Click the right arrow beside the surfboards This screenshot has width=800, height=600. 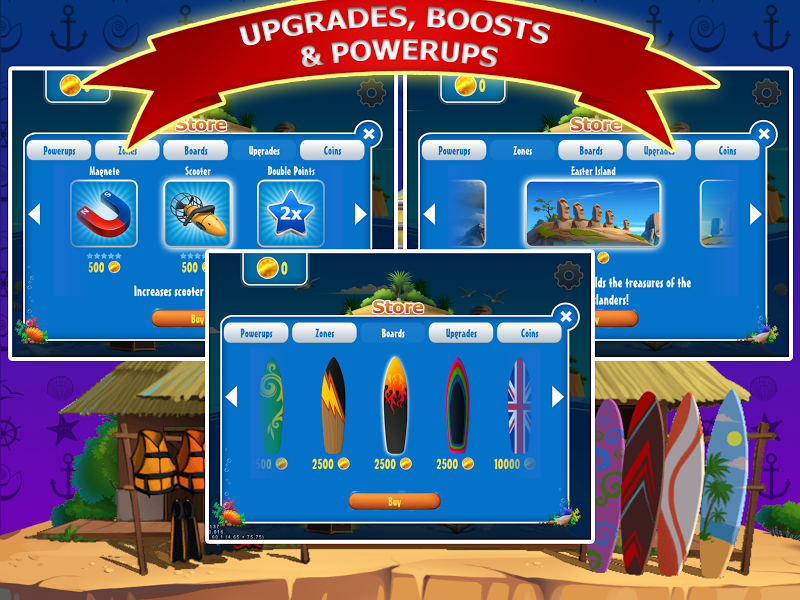[558, 397]
